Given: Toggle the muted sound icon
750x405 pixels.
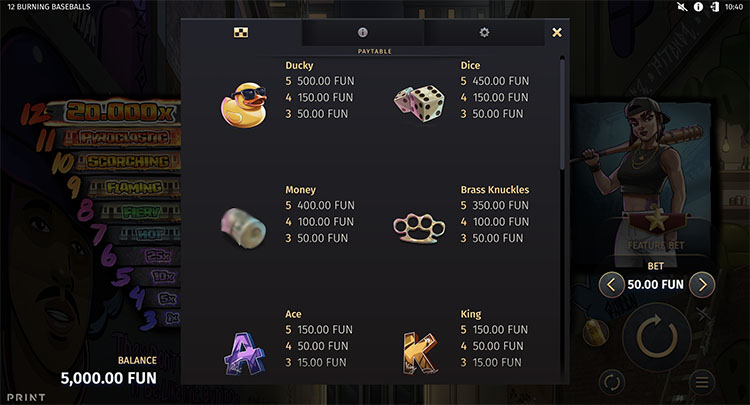Looking at the screenshot, I should 681,7.
